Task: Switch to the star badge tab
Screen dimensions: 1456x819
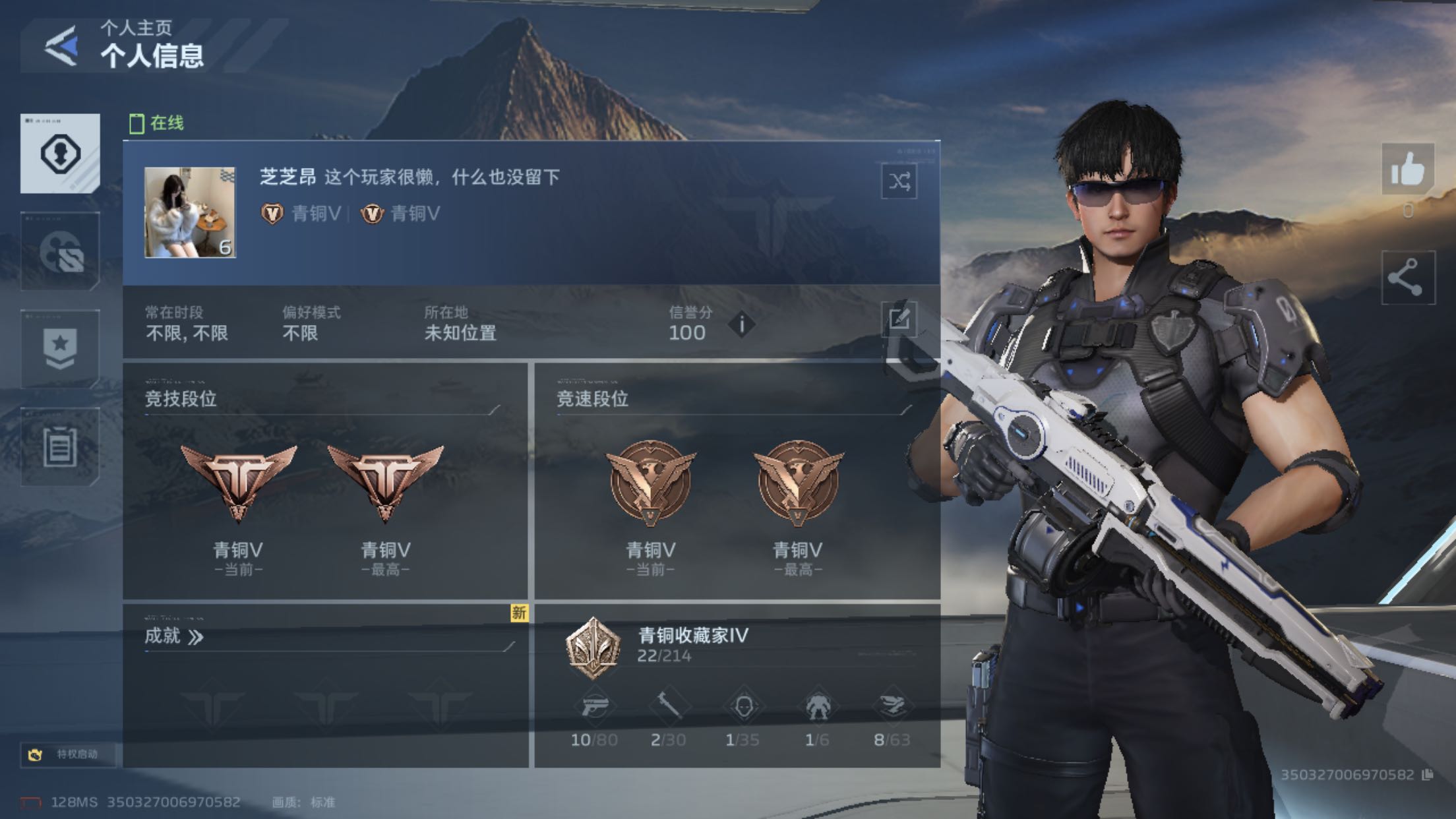Action: click(x=60, y=349)
